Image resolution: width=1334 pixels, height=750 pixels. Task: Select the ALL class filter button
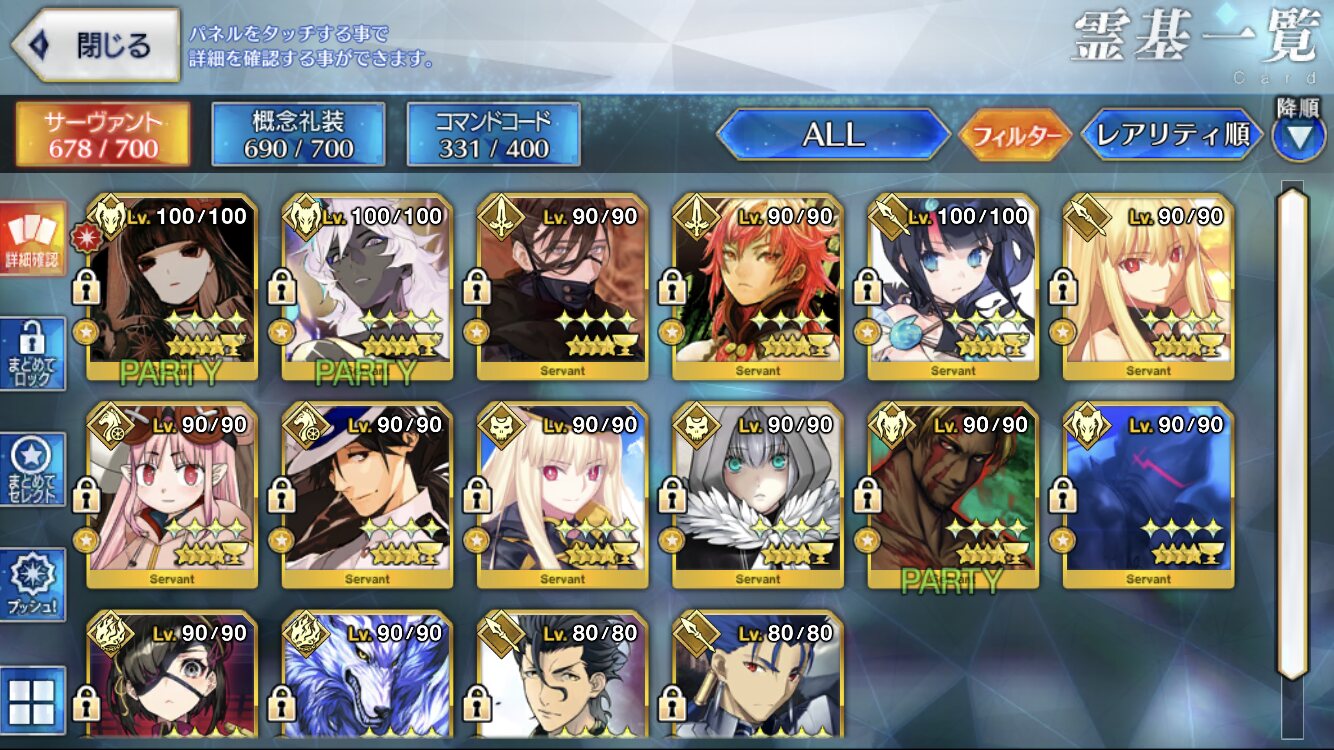(833, 135)
